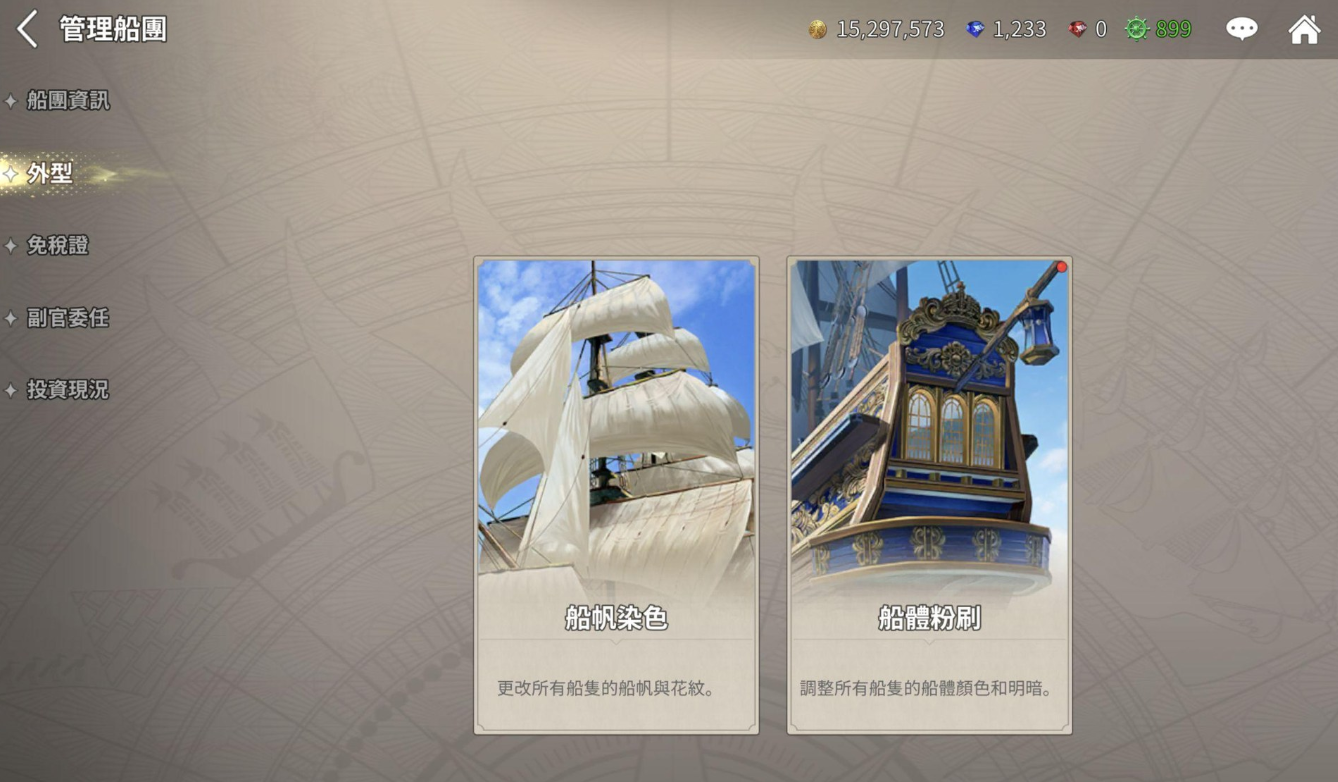The image size is (1338, 782).
Task: Click the white sail preview image
Action: [x=615, y=420]
